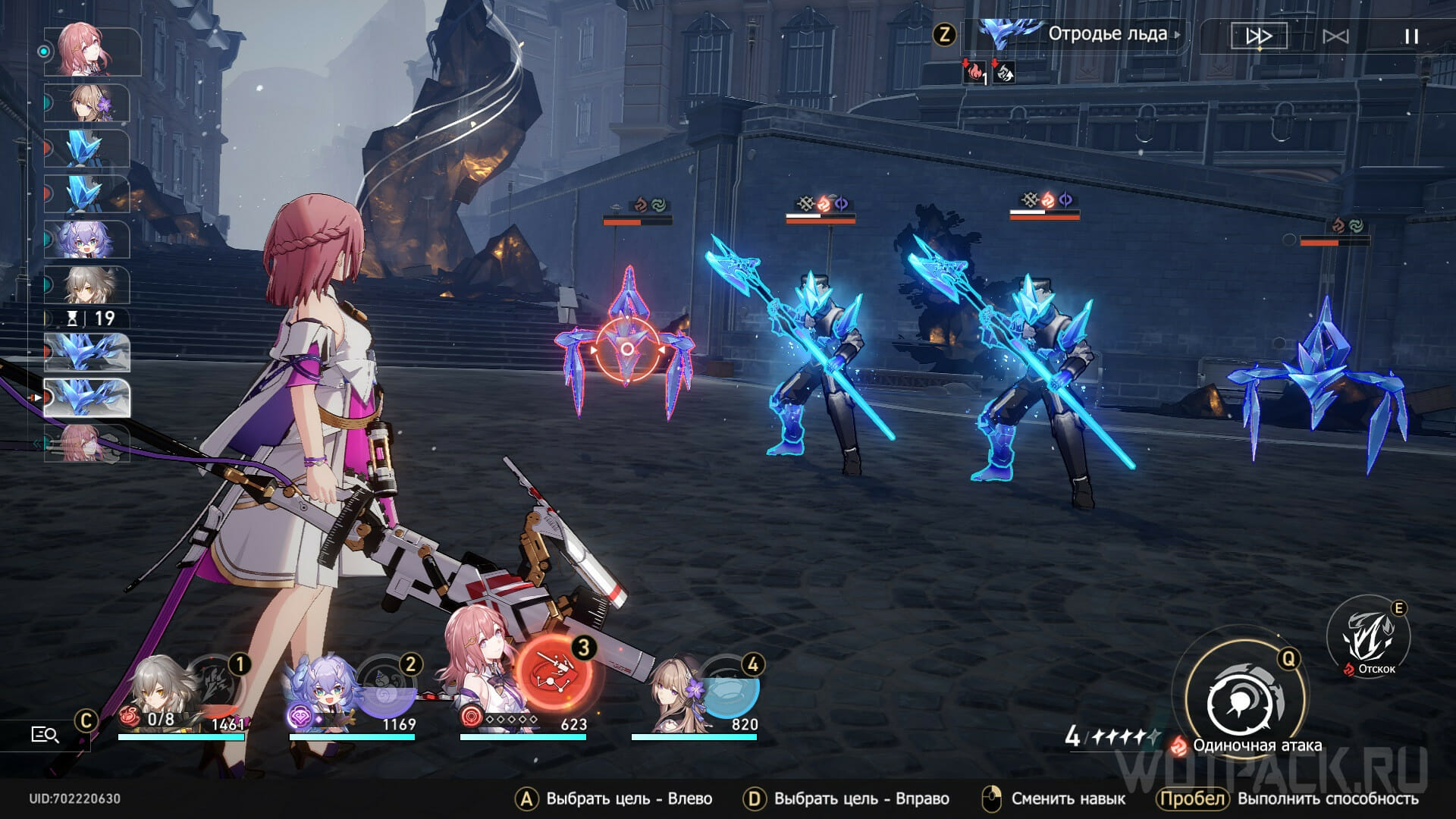Image resolution: width=1456 pixels, height=819 pixels.
Task: Toggle the double-speed battle button
Action: (1259, 36)
